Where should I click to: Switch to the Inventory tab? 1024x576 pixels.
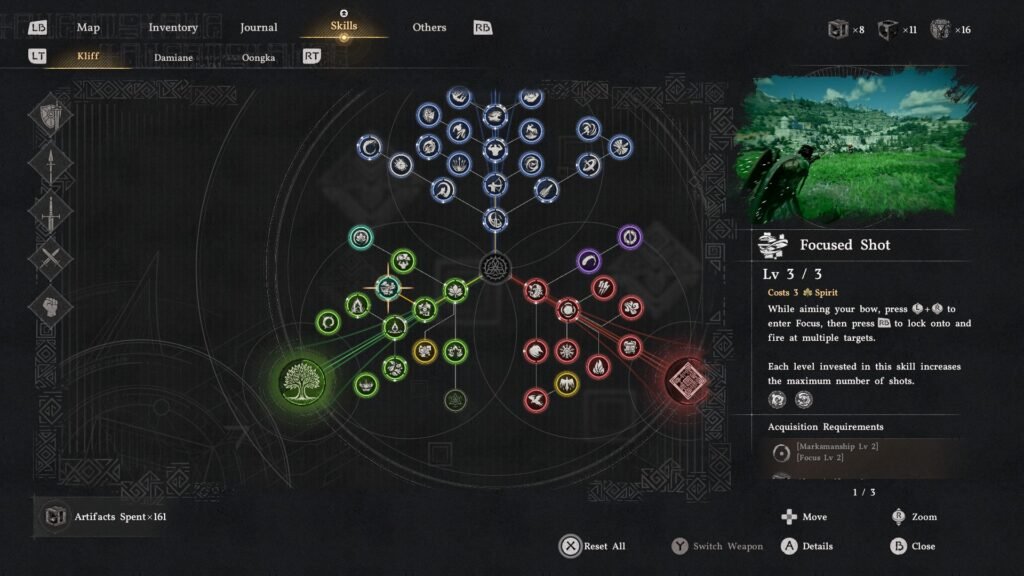tap(173, 27)
